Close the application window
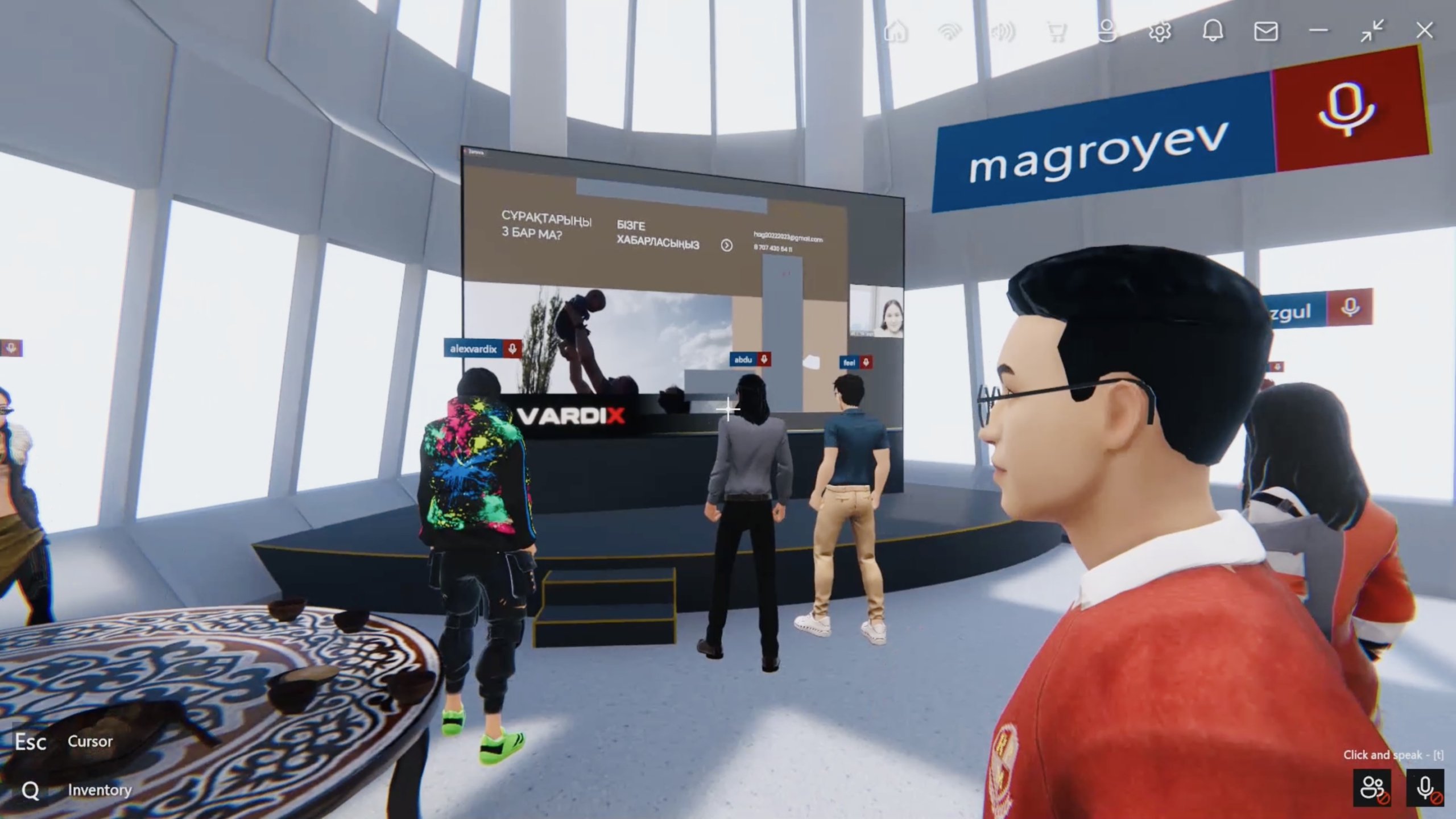 point(1424,31)
